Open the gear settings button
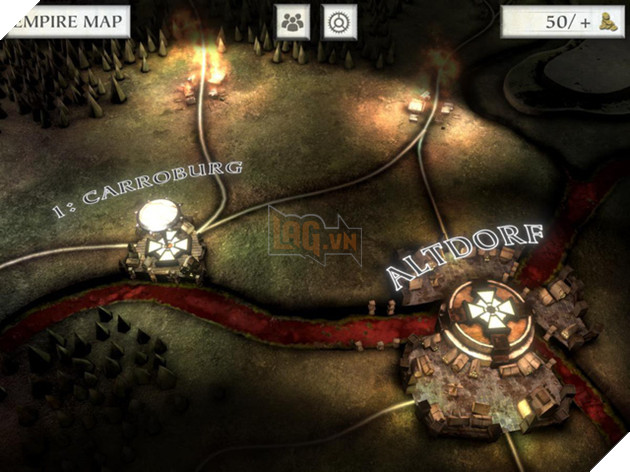The width and height of the screenshot is (630, 472). click(340, 22)
